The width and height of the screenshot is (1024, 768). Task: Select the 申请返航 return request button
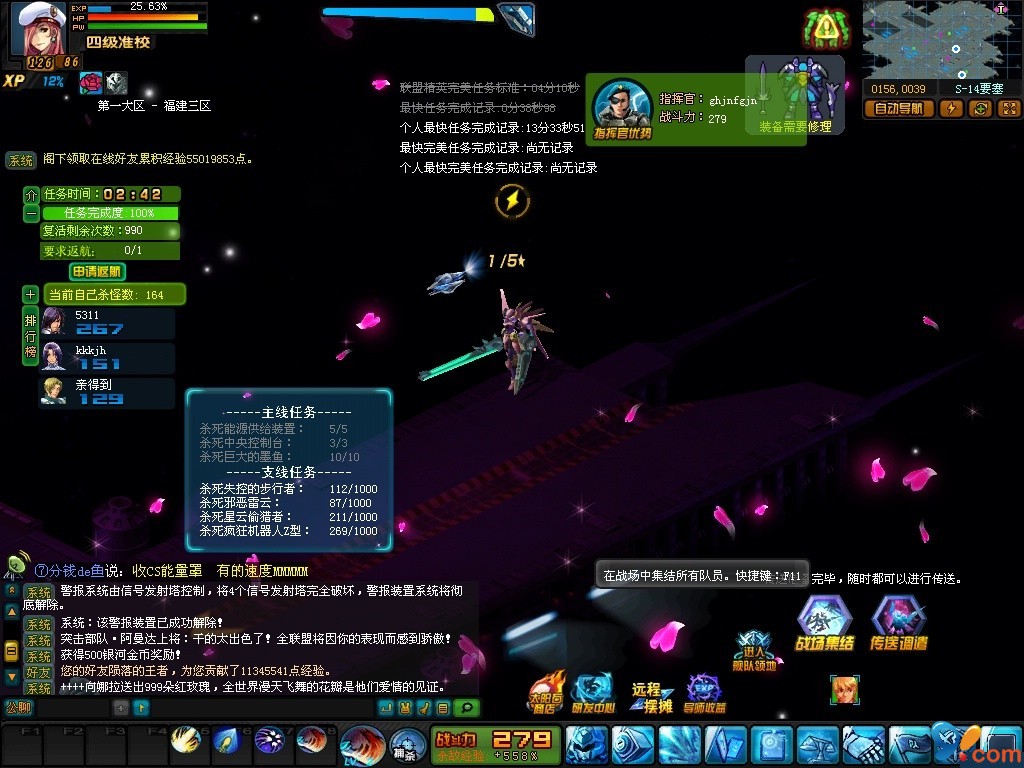click(x=98, y=271)
